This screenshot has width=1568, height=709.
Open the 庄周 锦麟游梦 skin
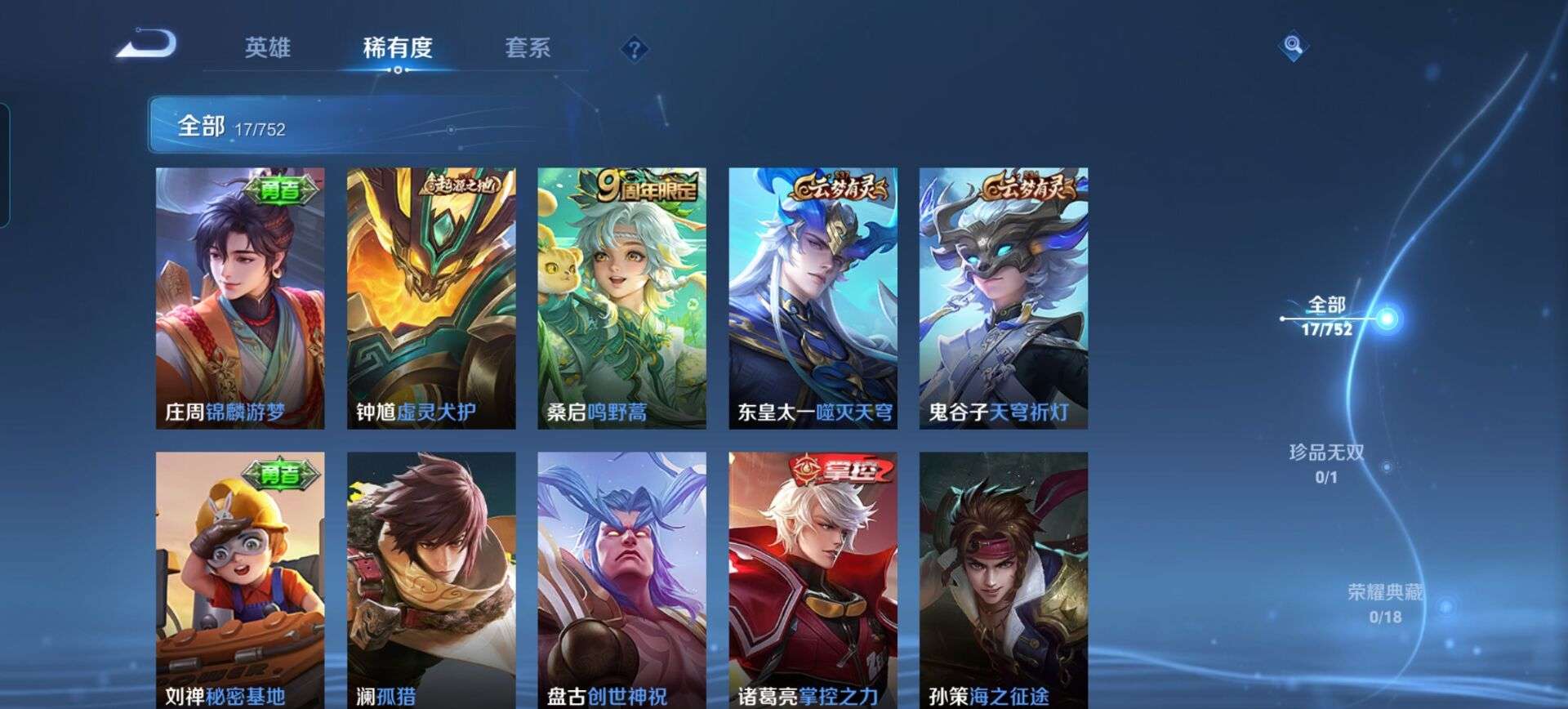pyautogui.click(x=240, y=294)
